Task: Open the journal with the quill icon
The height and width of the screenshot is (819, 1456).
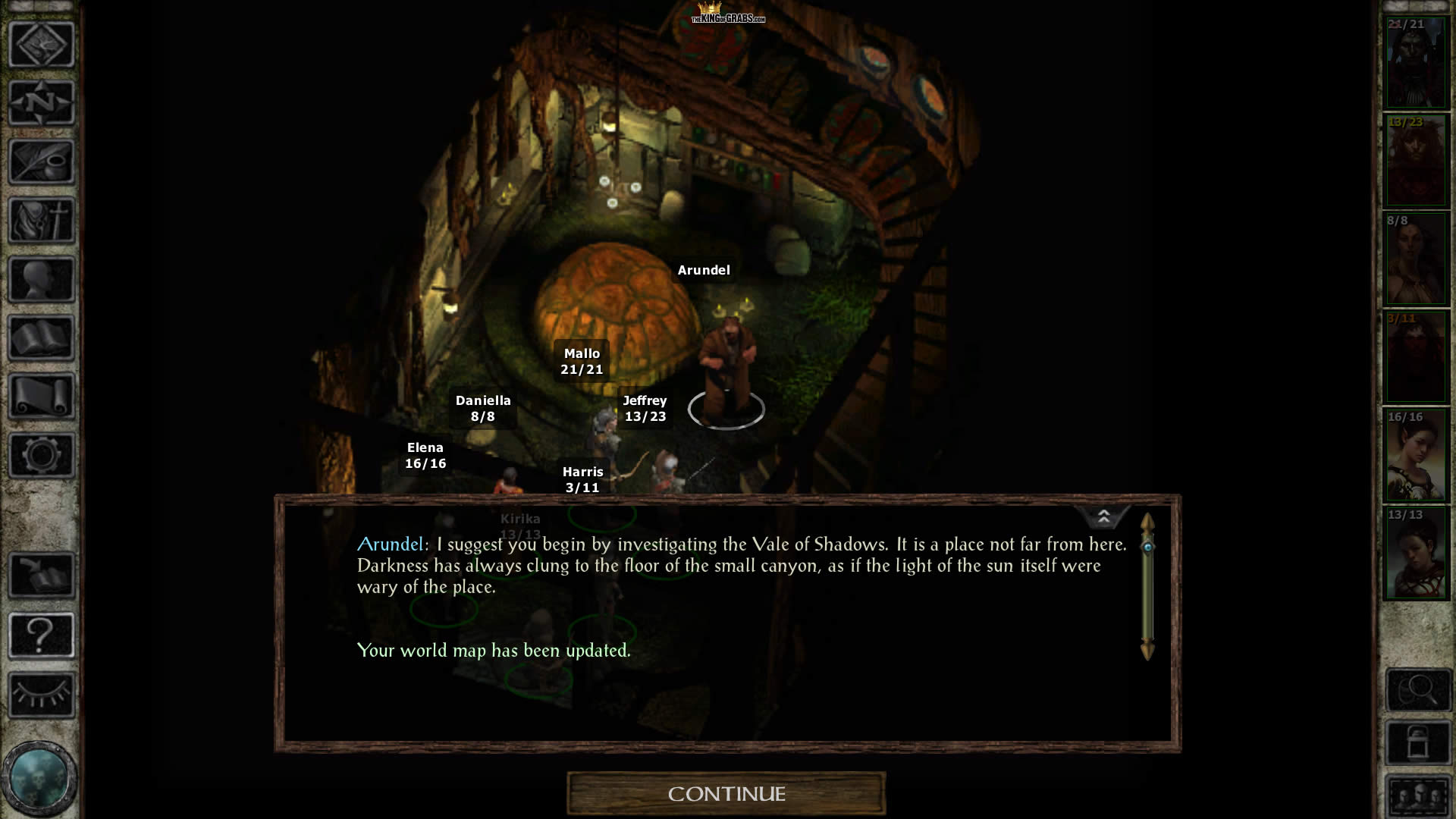Action: 42,162
